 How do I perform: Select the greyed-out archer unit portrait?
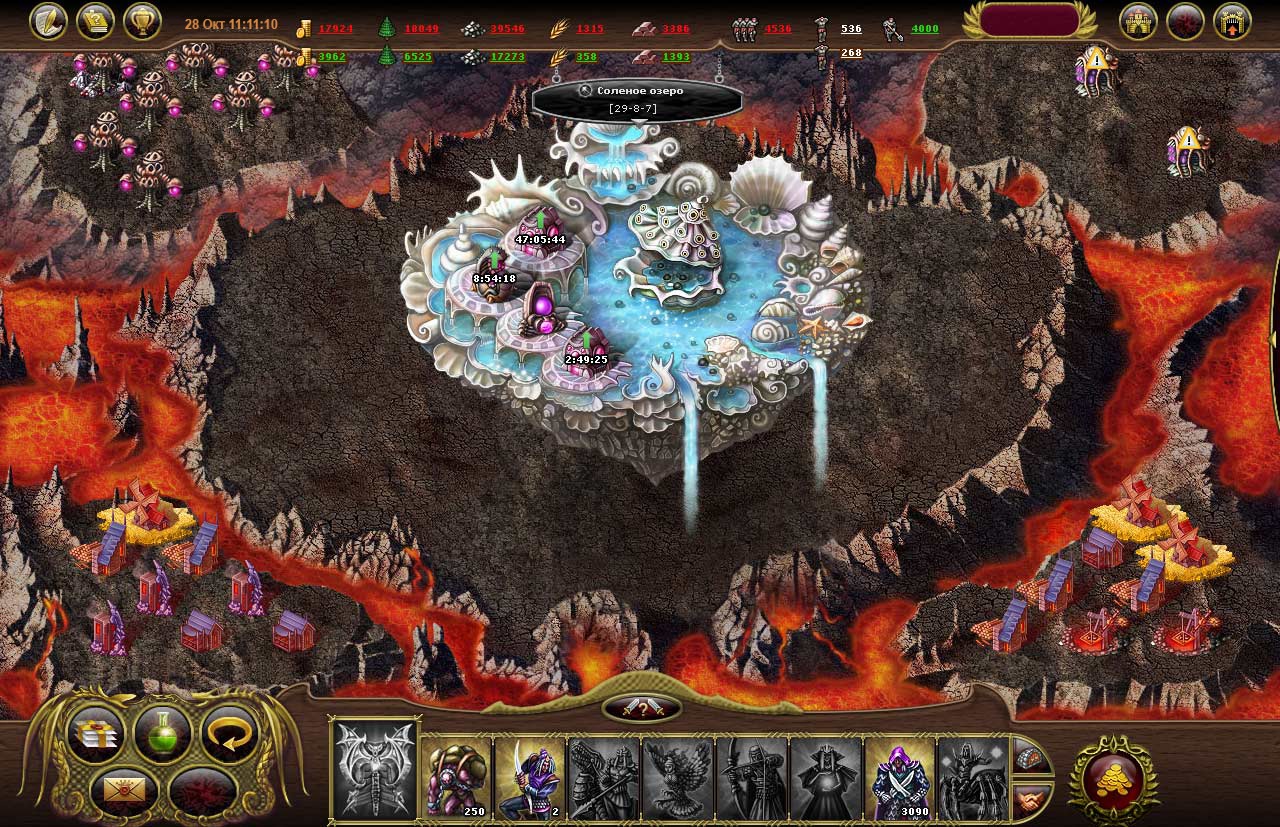[x=752, y=778]
